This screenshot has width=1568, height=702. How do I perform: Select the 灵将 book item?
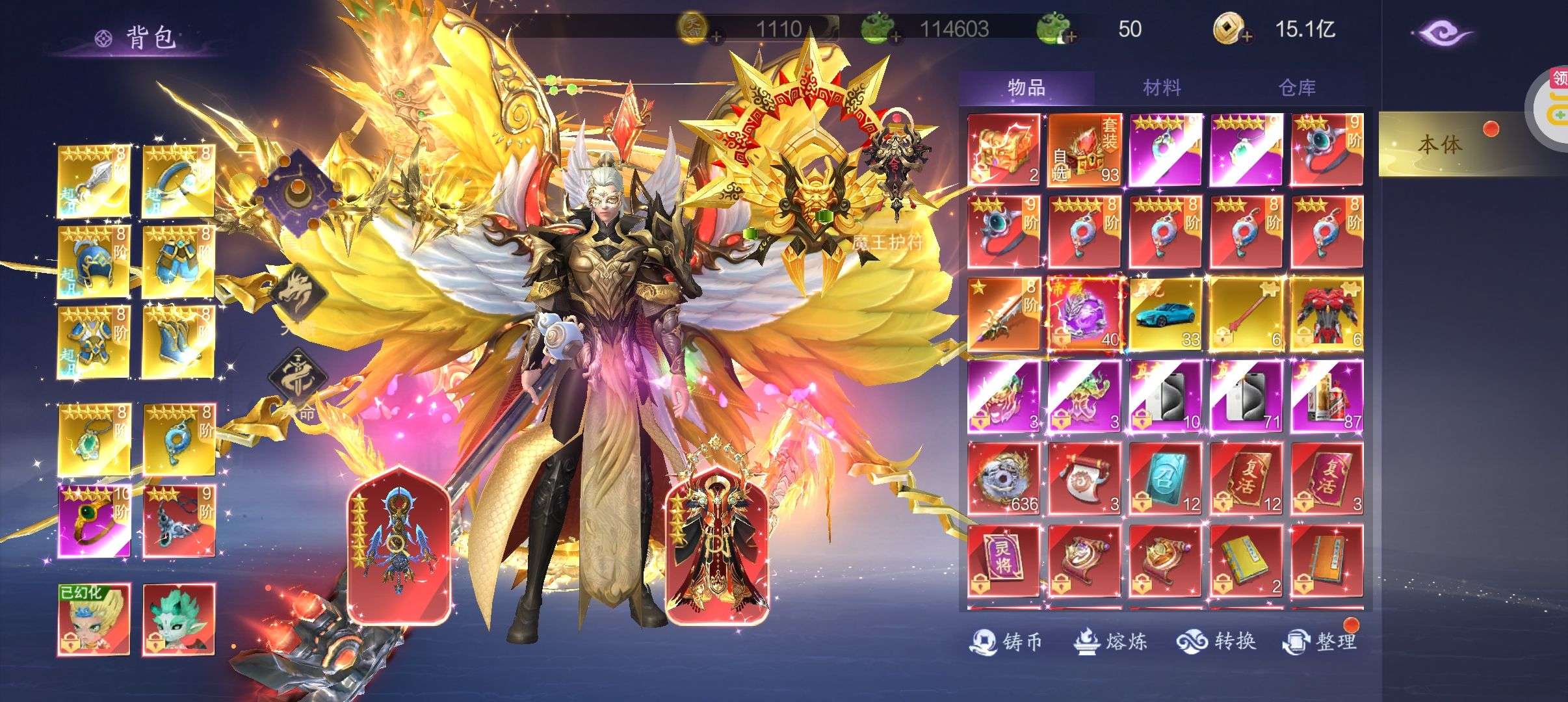[x=1003, y=561]
